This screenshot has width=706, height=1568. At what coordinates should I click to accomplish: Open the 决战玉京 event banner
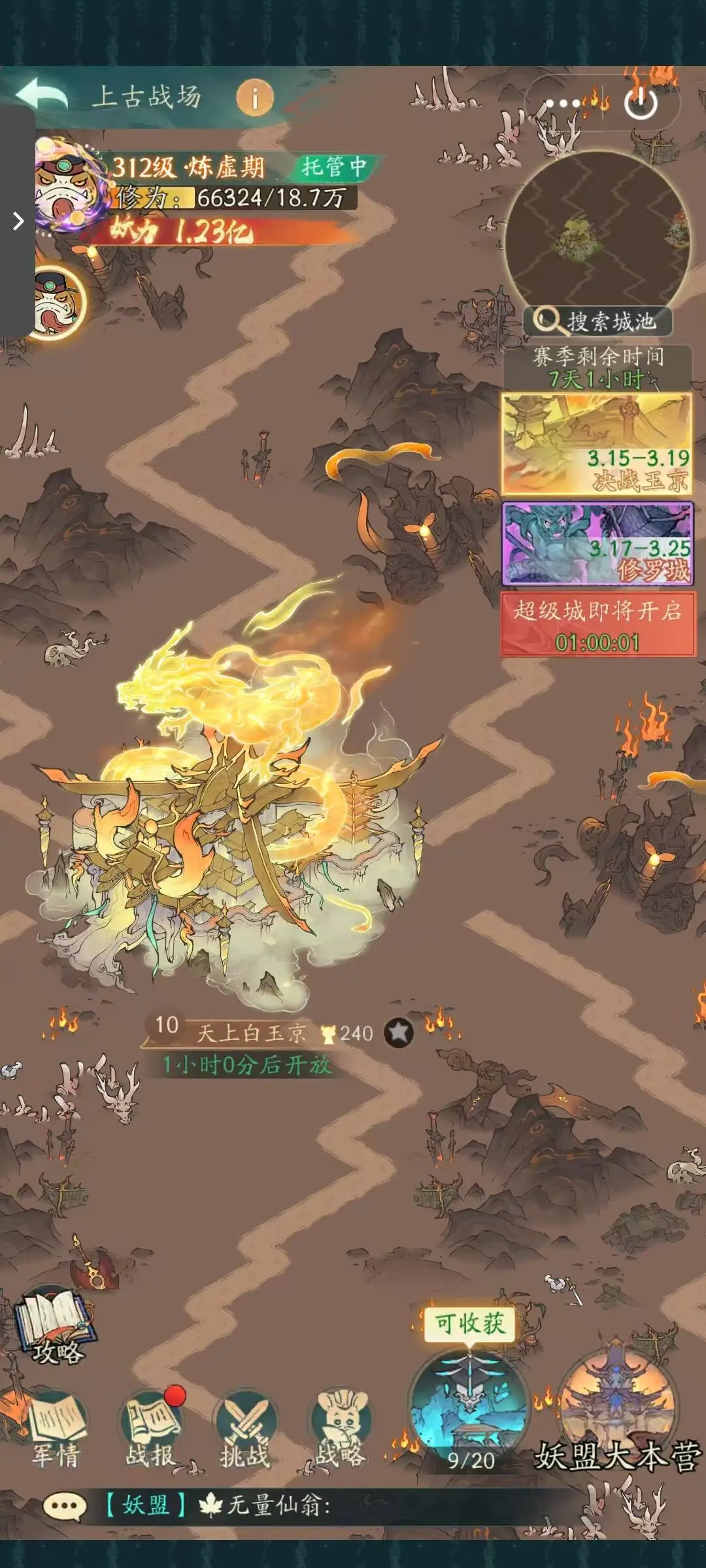point(596,444)
